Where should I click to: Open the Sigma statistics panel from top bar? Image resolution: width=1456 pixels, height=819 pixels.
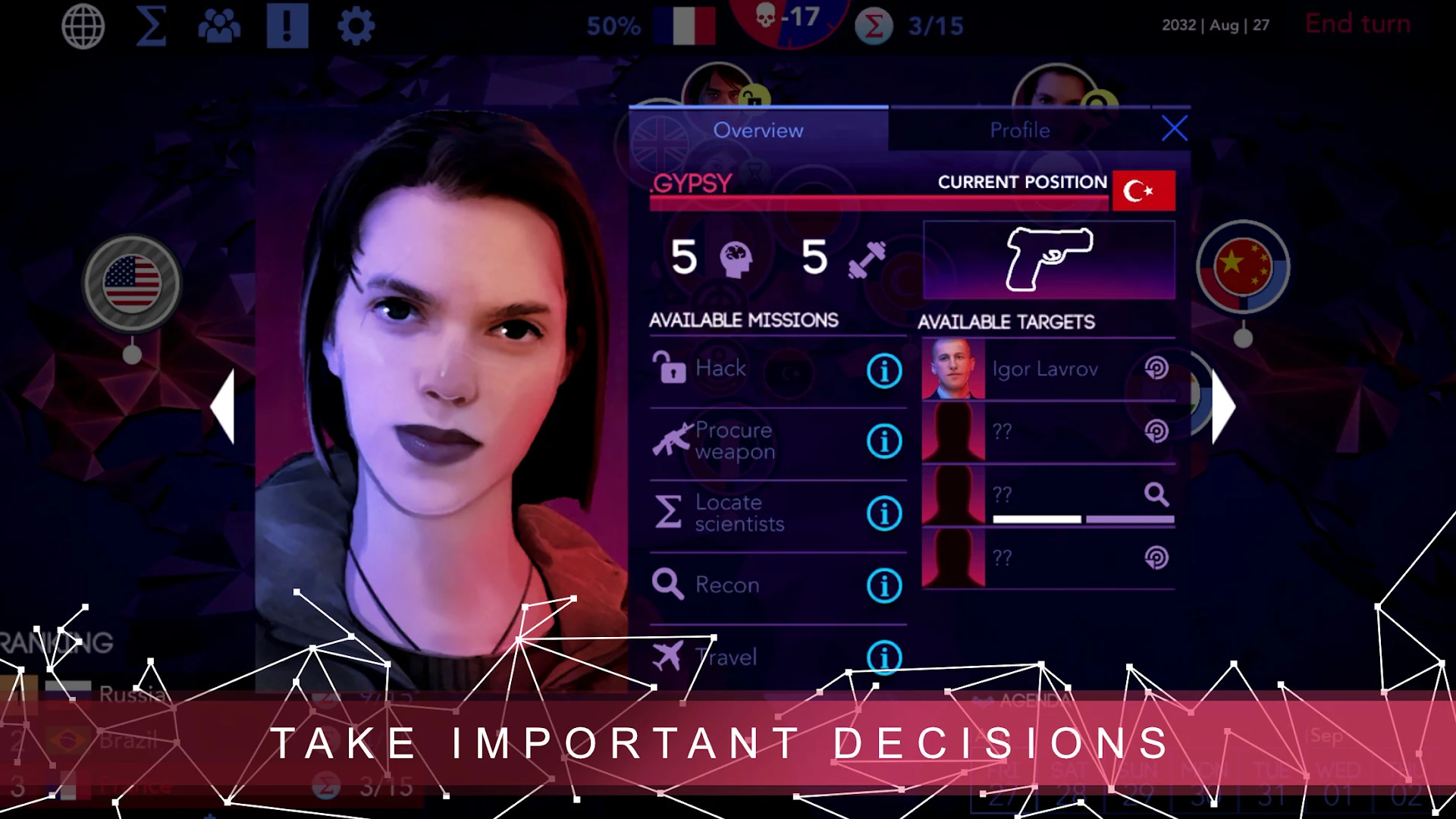coord(151,24)
